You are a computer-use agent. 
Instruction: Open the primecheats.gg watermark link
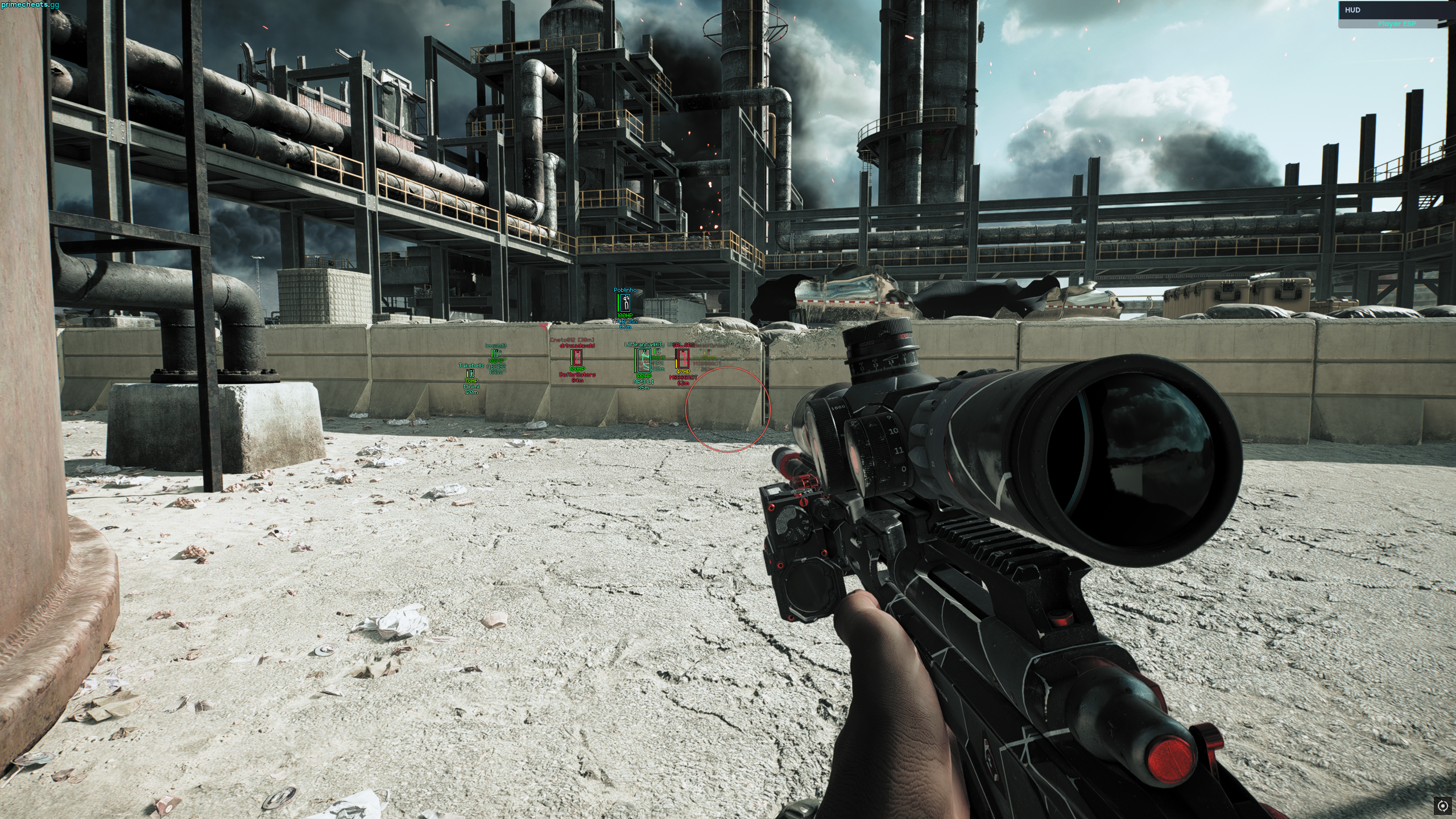[x=30, y=5]
